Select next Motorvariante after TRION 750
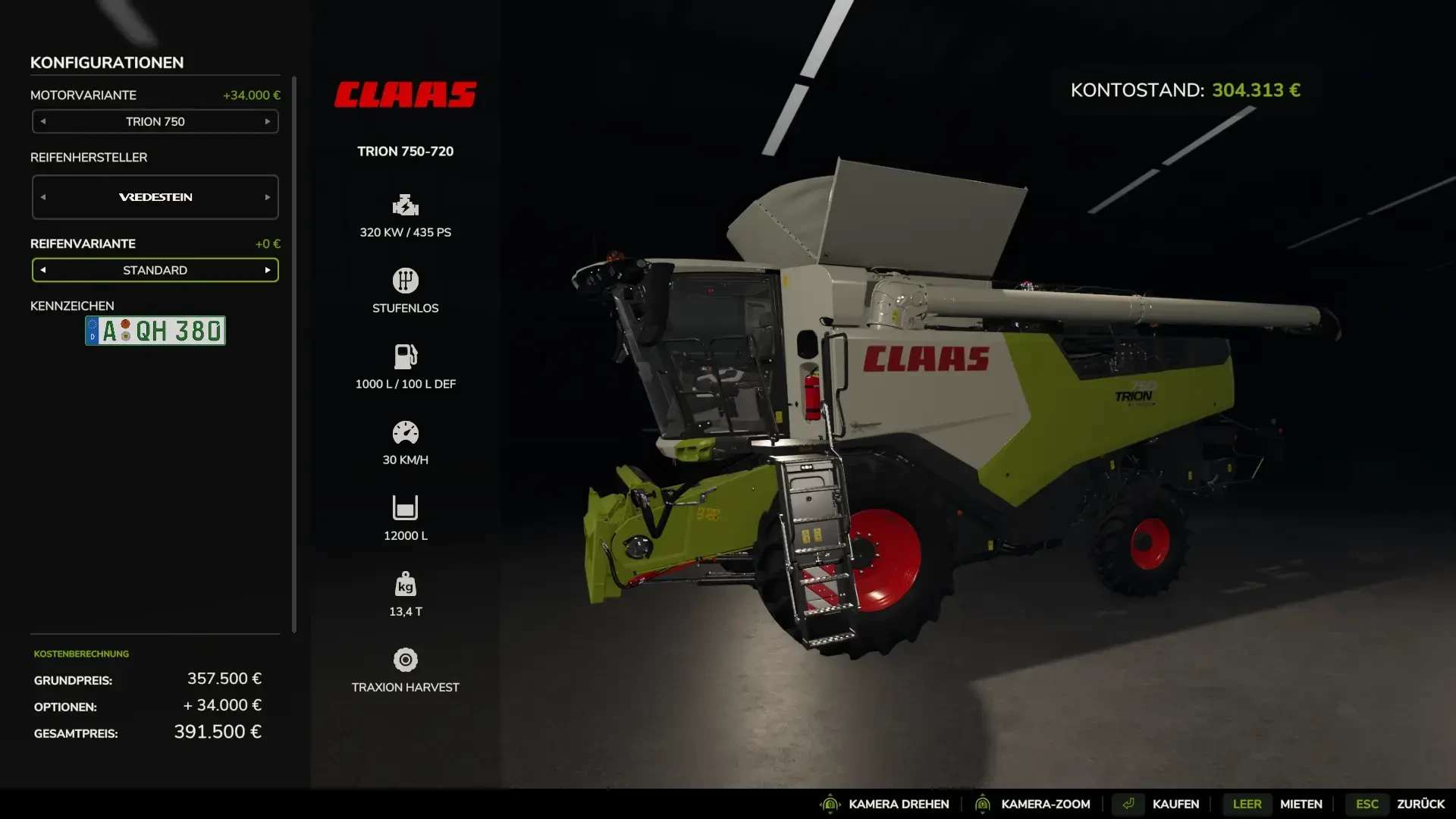This screenshot has width=1456, height=819. (267, 121)
